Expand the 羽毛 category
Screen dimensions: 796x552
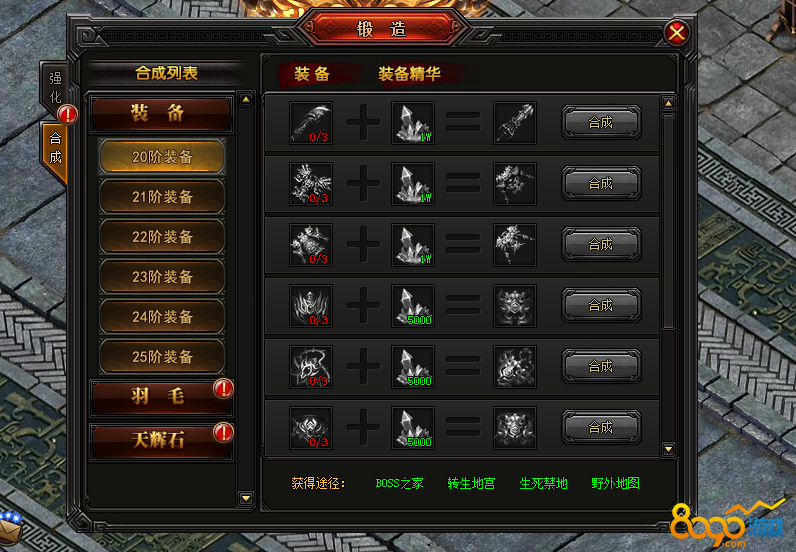click(x=160, y=397)
